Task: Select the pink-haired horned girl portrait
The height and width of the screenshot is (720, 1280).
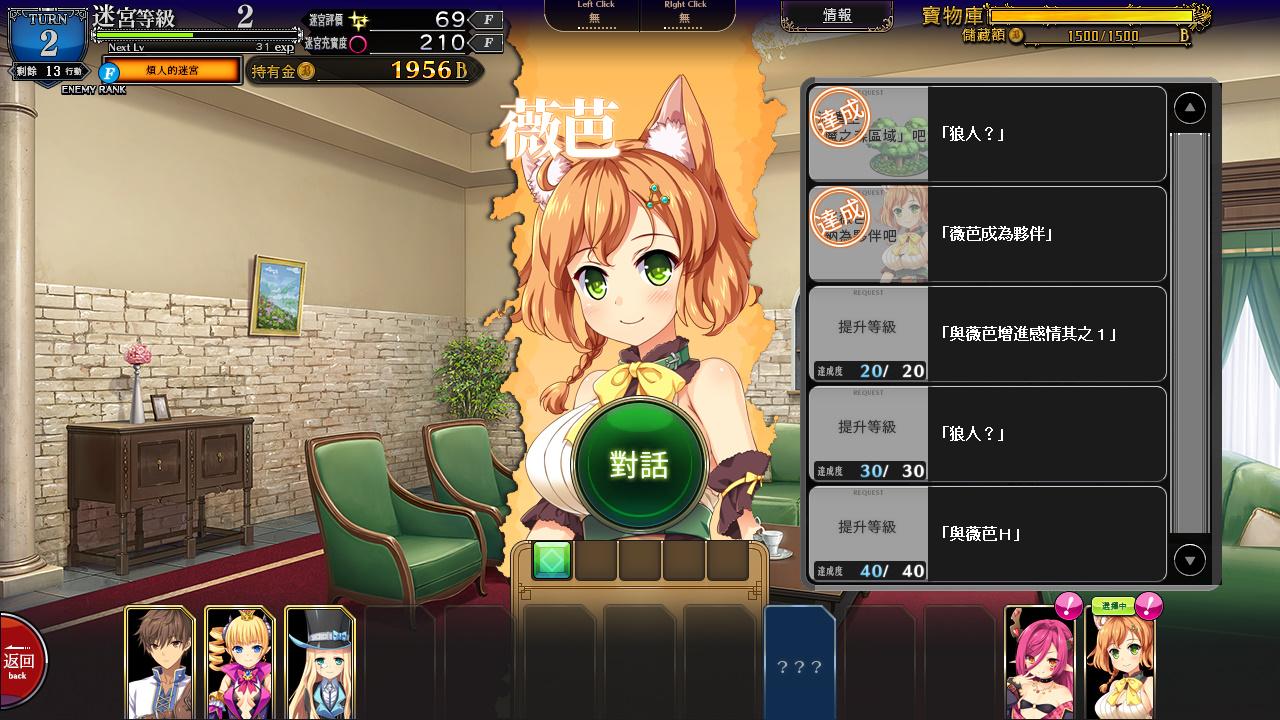Action: pyautogui.click(x=1039, y=662)
